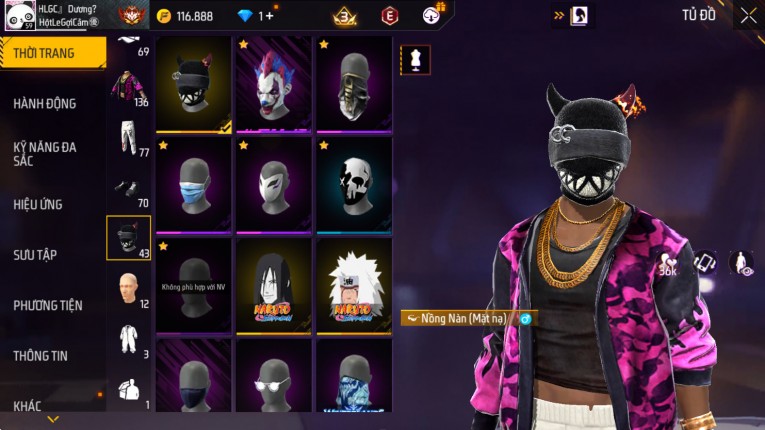Select the white-haired Naruto Jiraiya mask
This screenshot has height=430, width=765.
(354, 284)
